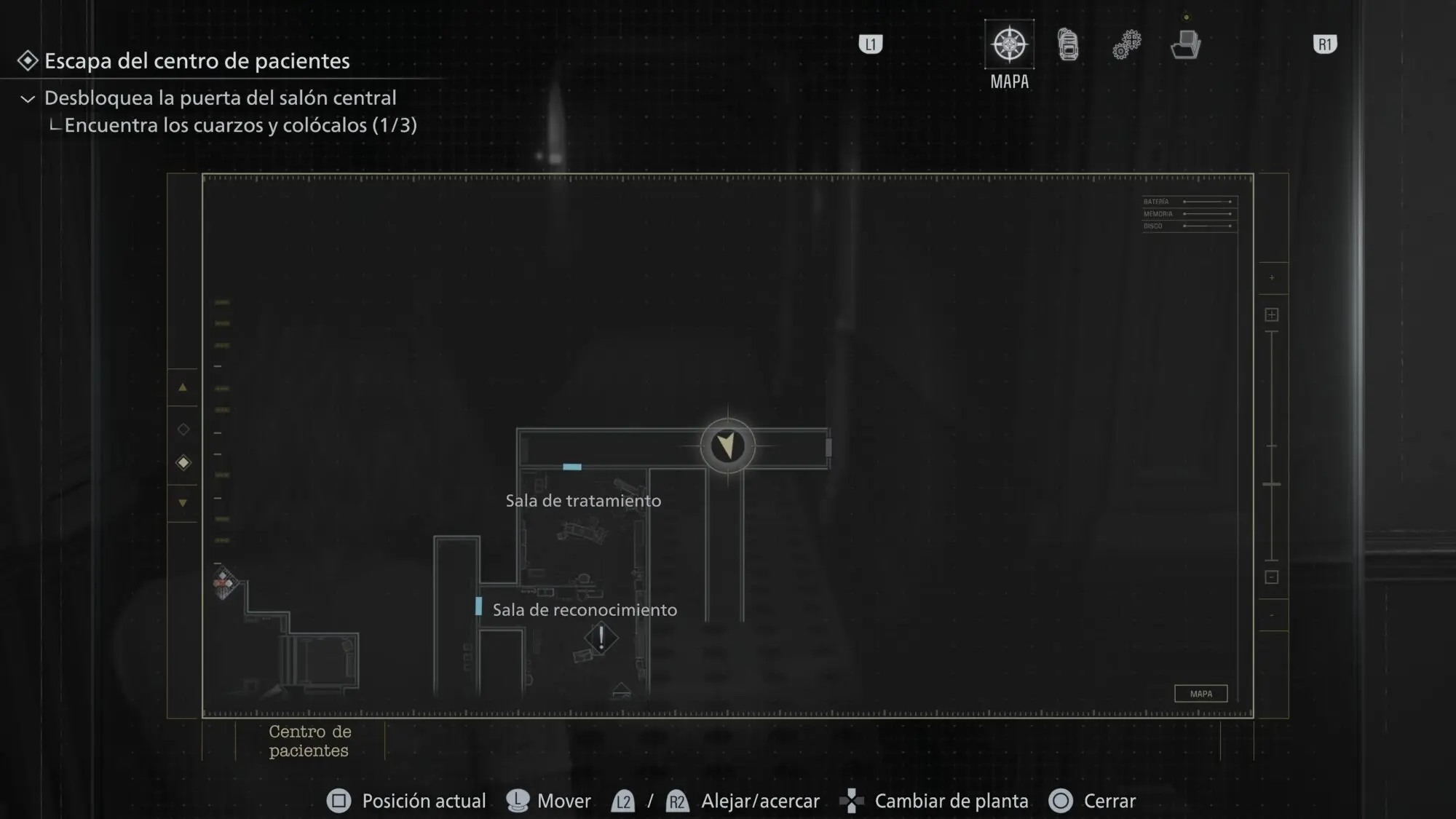
Task: Zoom out with the boxed minus button
Action: pyautogui.click(x=1272, y=577)
